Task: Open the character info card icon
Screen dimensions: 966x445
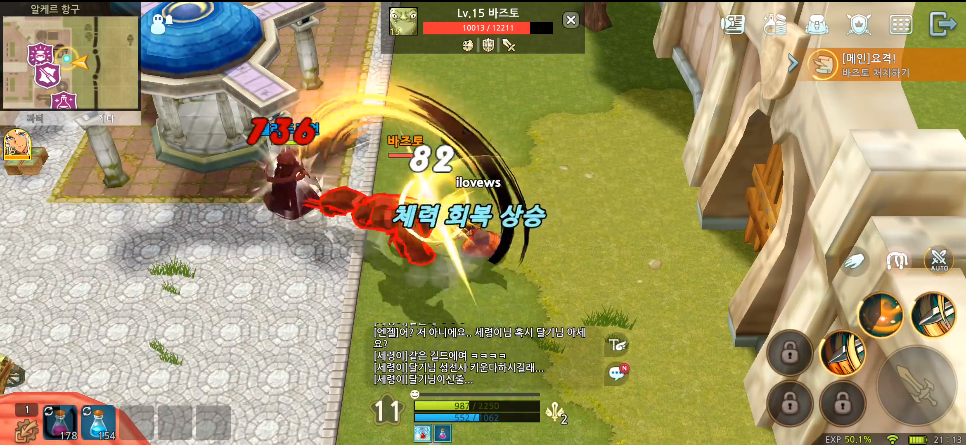Action: [733, 24]
